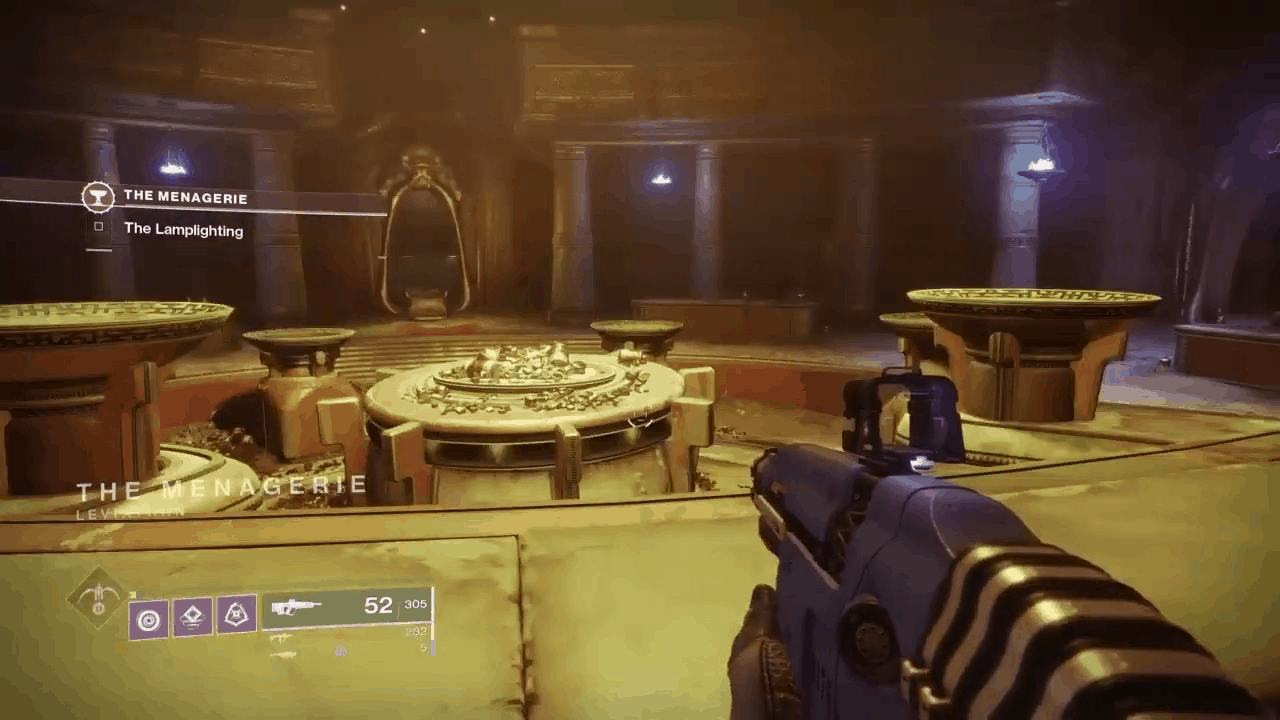Click the tiny round buff marker near reserve ammo
1280x720 pixels.
[341, 651]
